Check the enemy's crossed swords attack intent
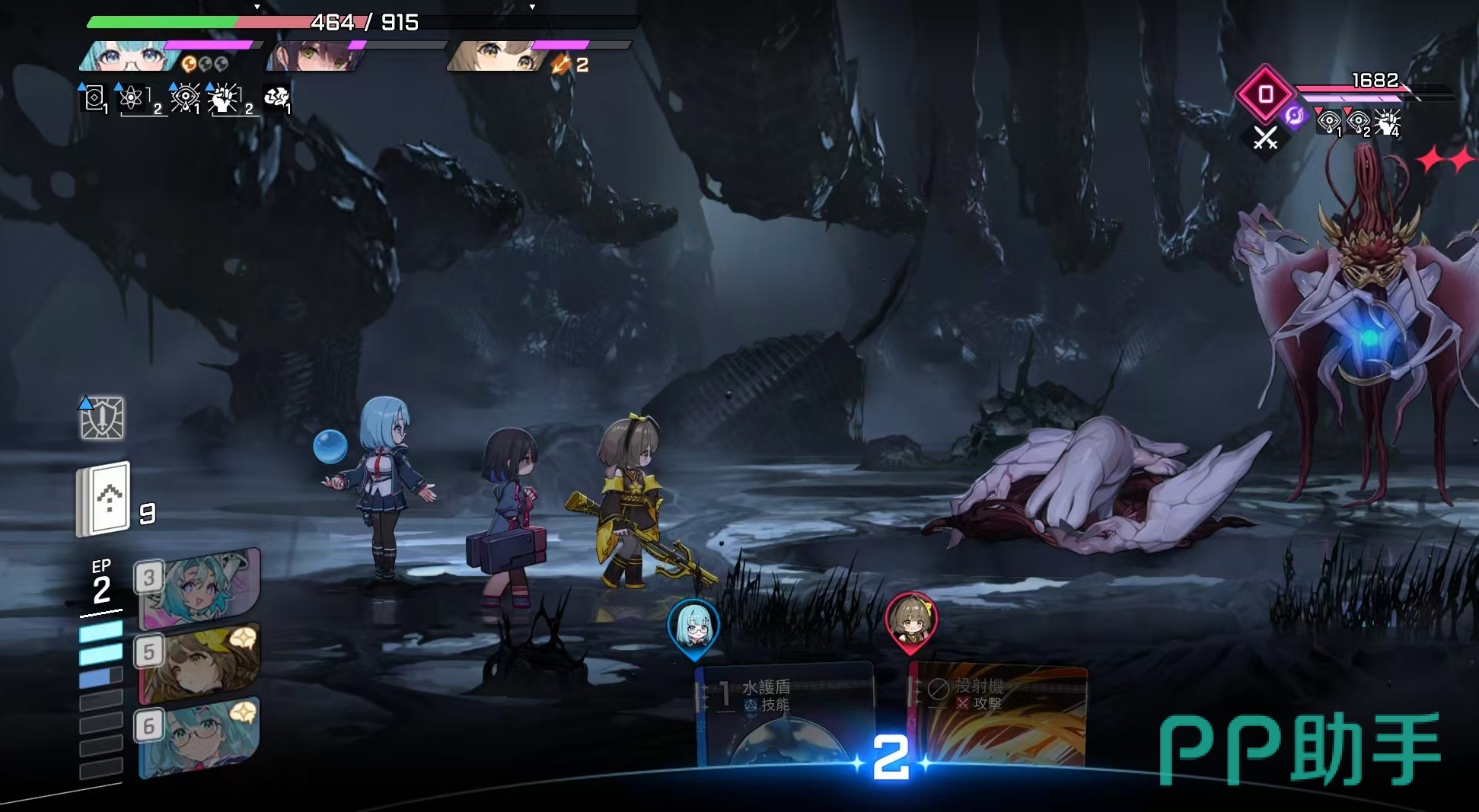 [x=1265, y=139]
